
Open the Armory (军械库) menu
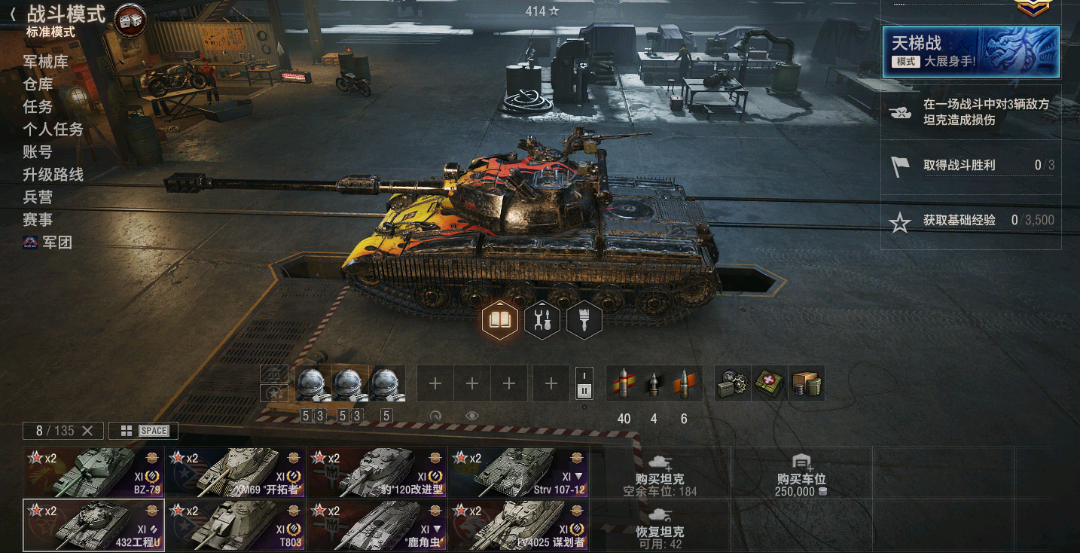click(x=45, y=61)
